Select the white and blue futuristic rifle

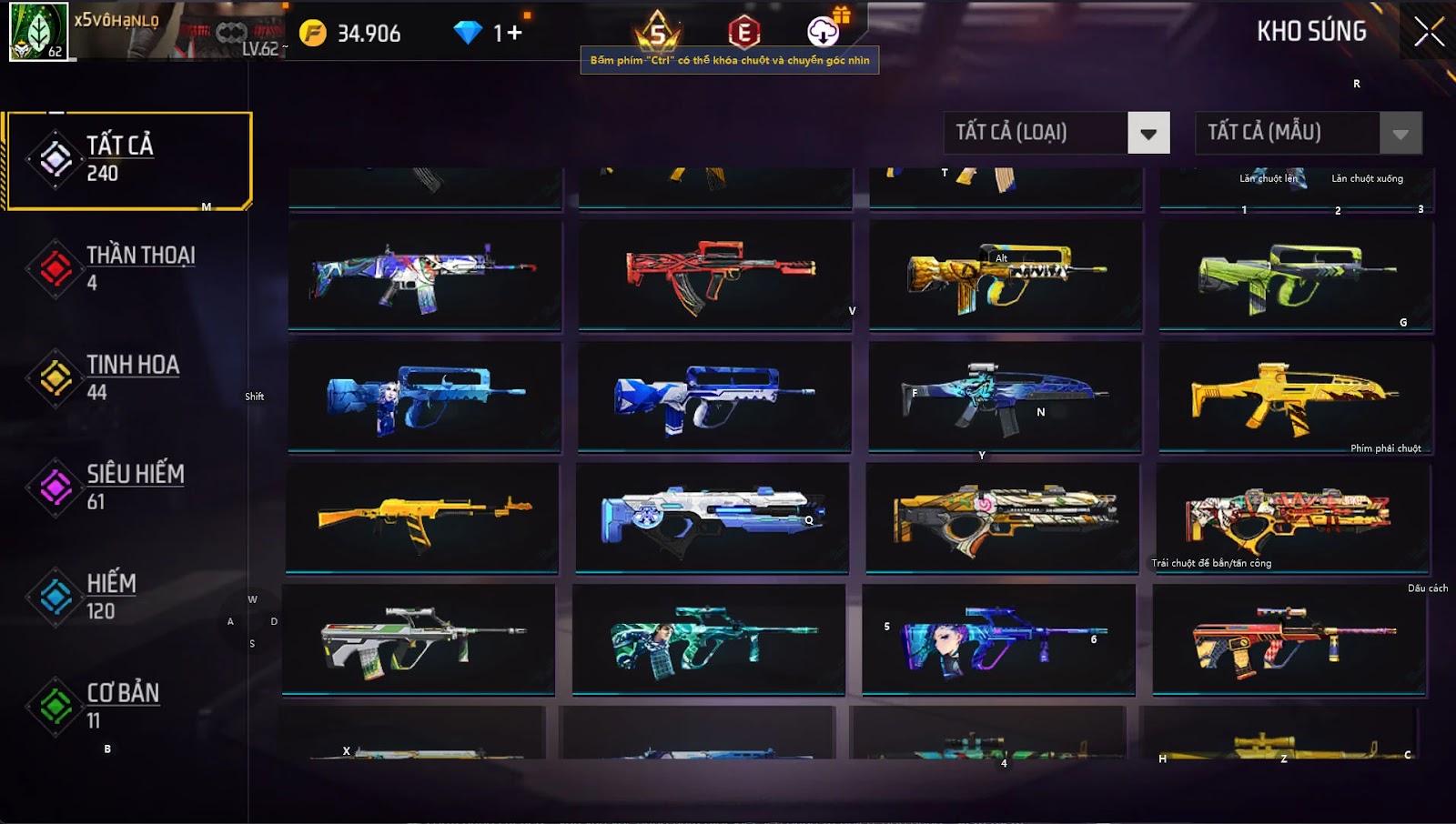(x=712, y=518)
